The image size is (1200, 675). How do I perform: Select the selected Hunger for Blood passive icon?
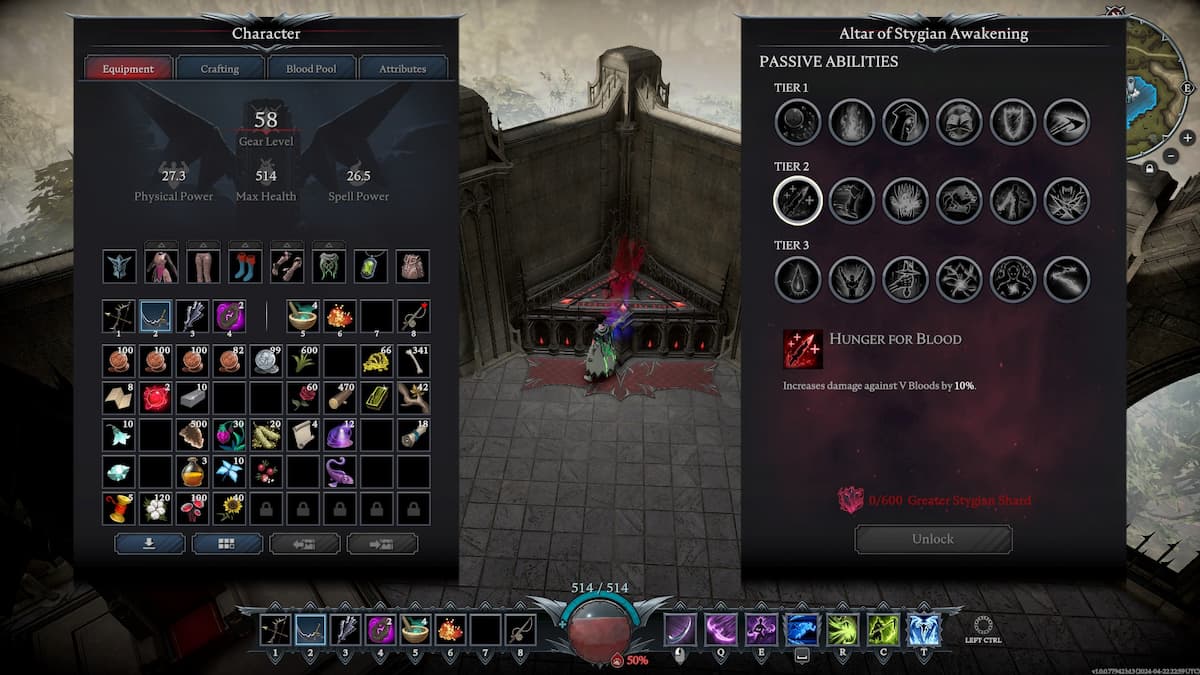(x=798, y=201)
